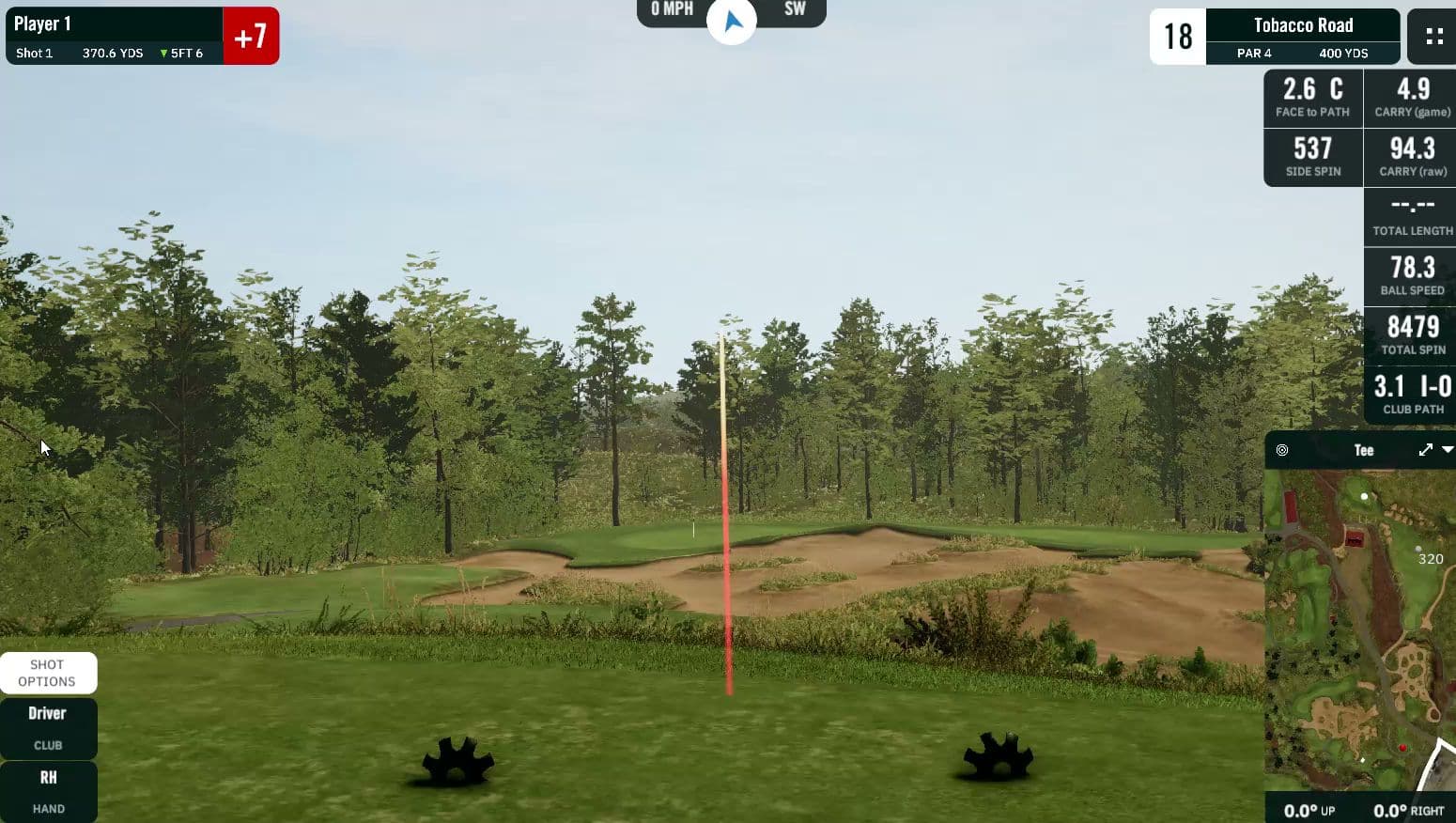
Task: Click the minimap fullscreen expand arrows icon
Action: tap(1426, 450)
